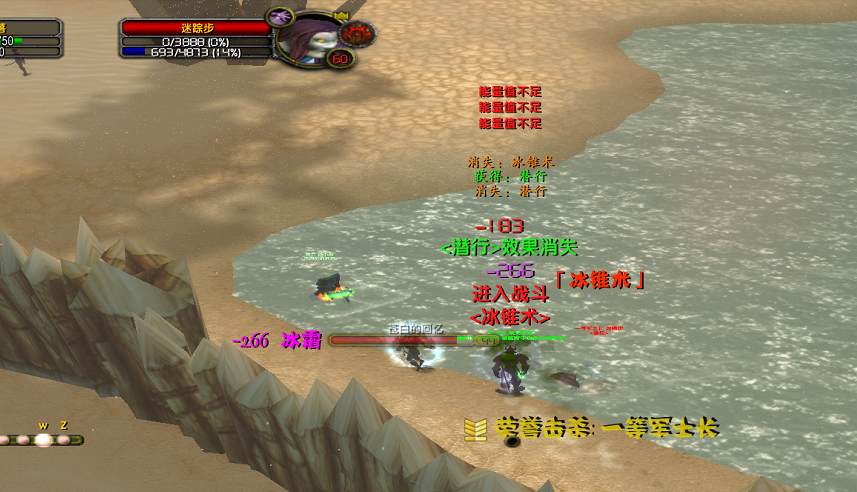
Task: Click the target portrait of 迷踪步
Action: coord(307,36)
